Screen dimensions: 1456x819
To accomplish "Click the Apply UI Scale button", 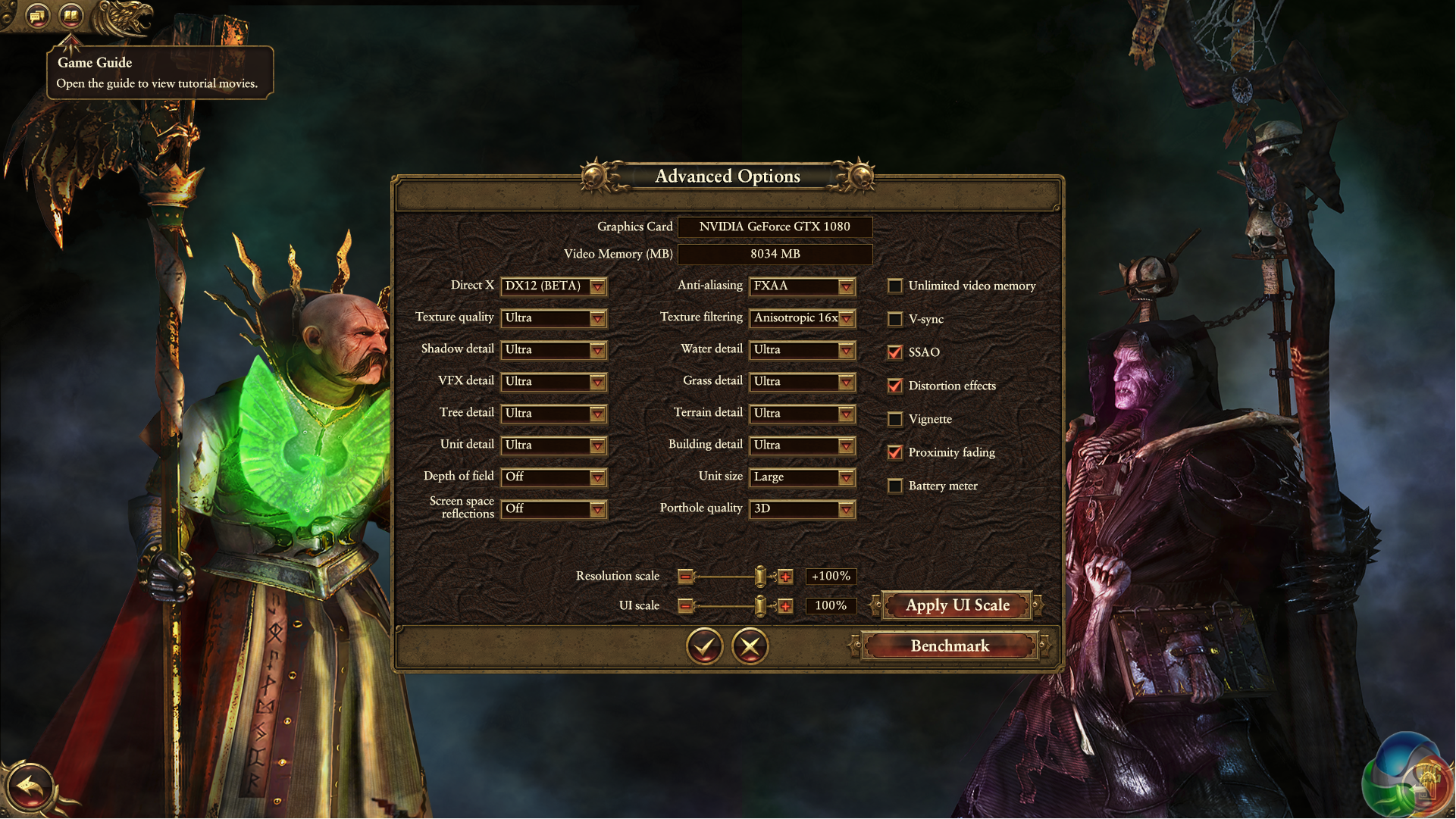I will pos(957,606).
